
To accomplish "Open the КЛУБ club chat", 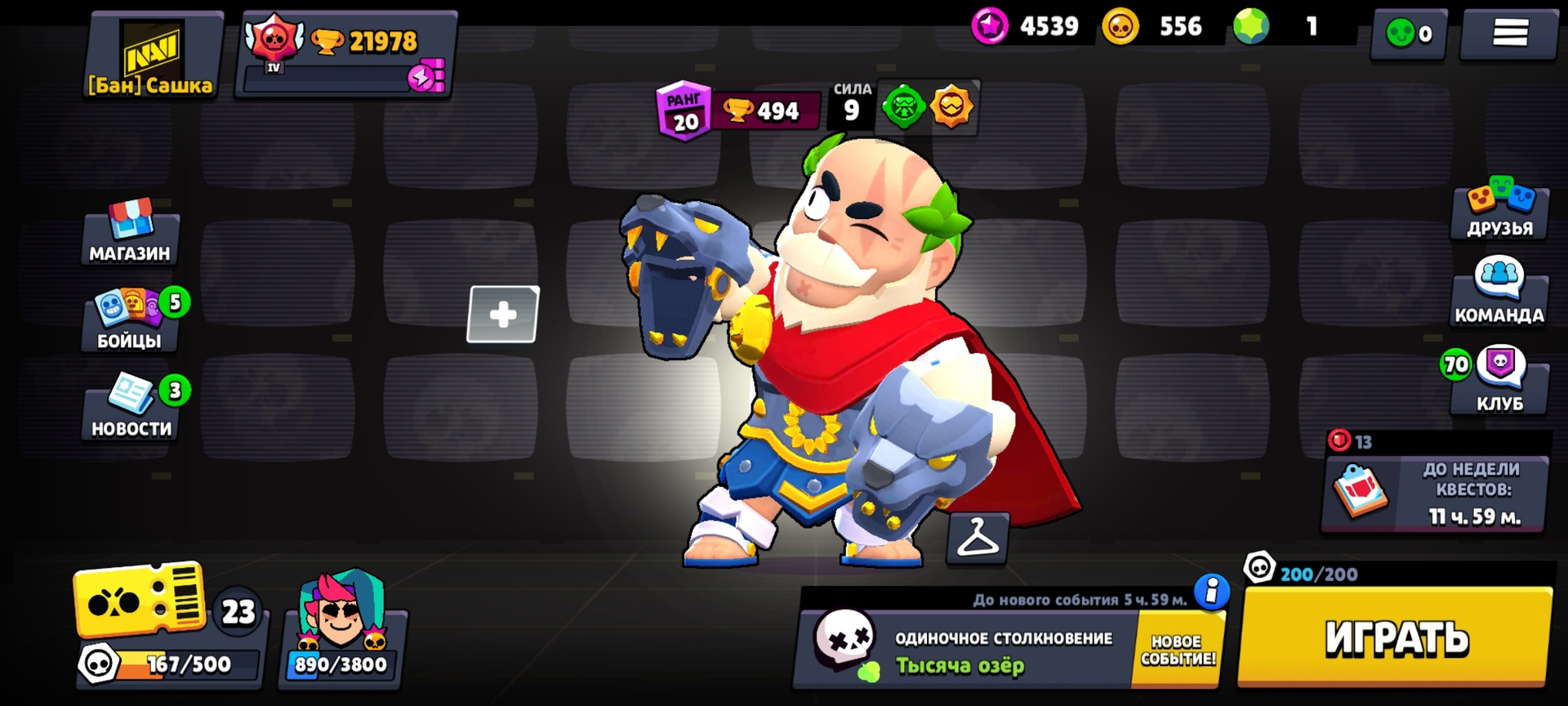I will [x=1499, y=381].
